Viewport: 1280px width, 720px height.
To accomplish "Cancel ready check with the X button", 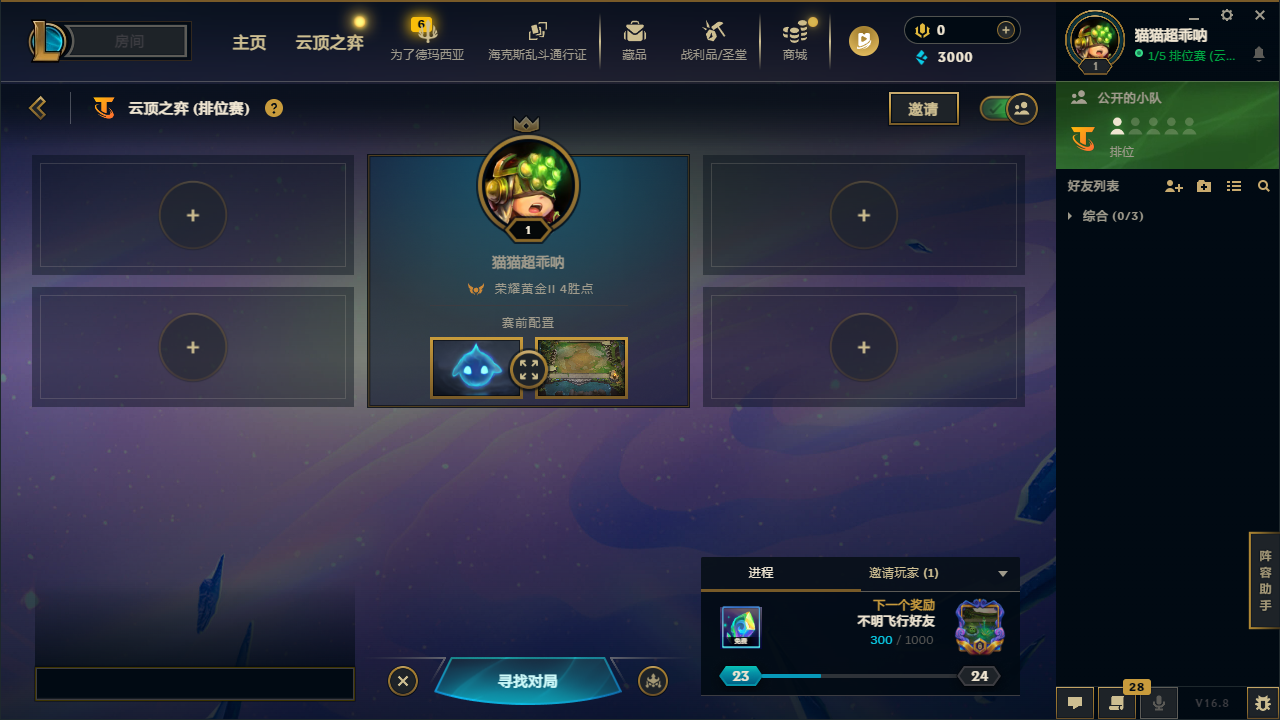I will pyautogui.click(x=403, y=680).
